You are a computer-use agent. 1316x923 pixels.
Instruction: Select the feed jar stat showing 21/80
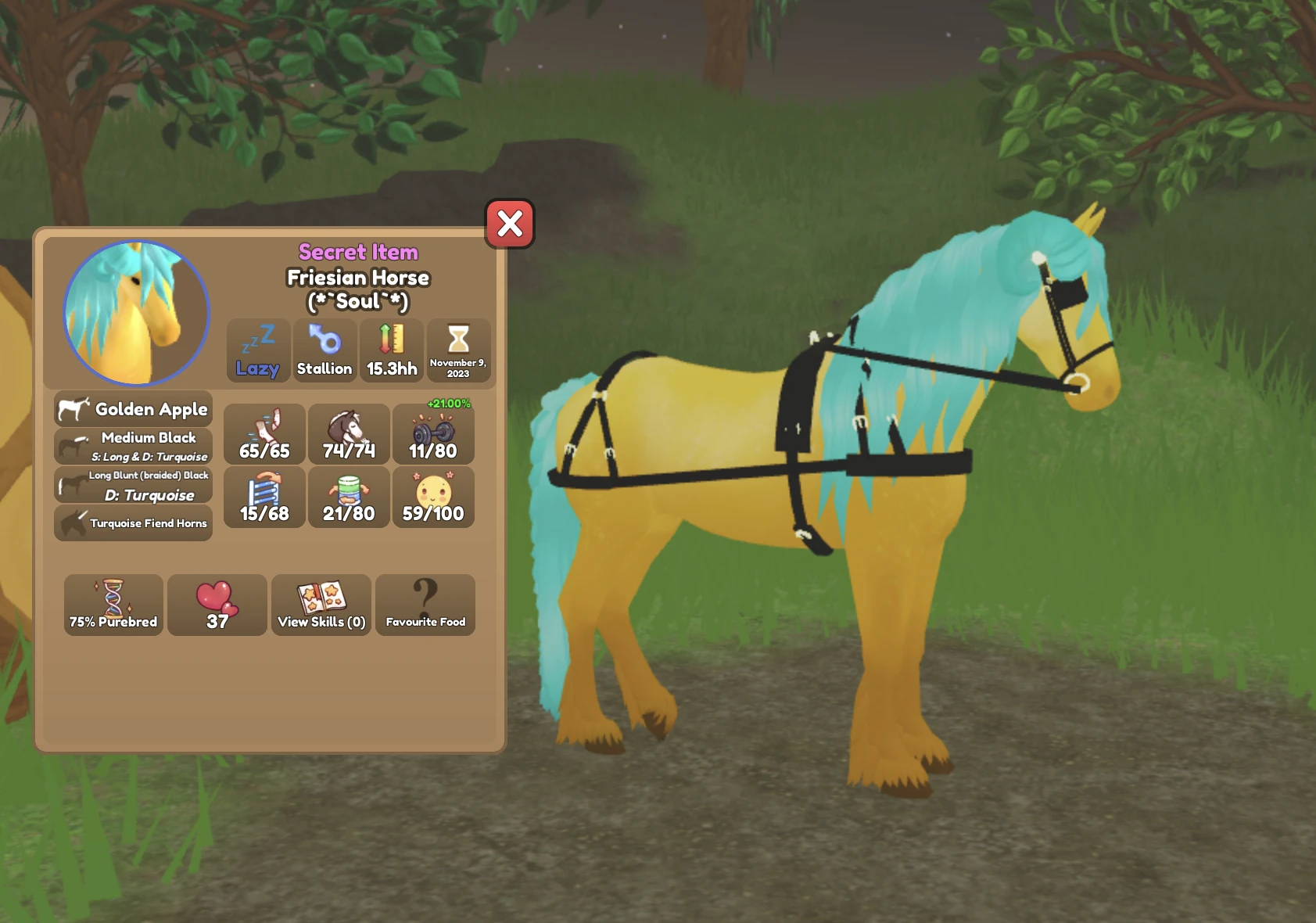349,497
